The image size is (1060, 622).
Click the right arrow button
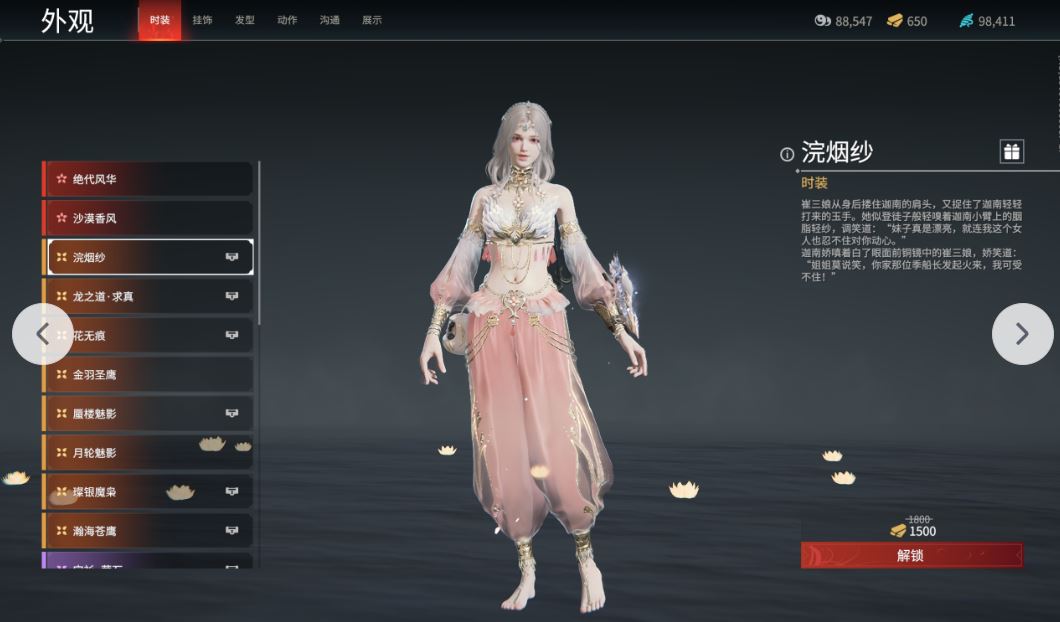pyautogui.click(x=1022, y=334)
